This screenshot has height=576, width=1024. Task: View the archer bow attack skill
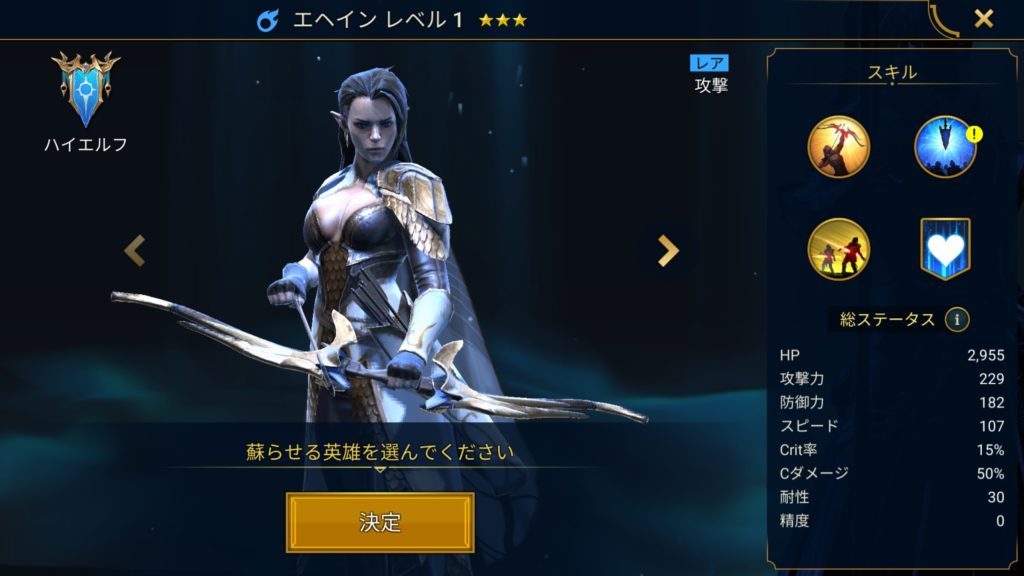(x=839, y=147)
